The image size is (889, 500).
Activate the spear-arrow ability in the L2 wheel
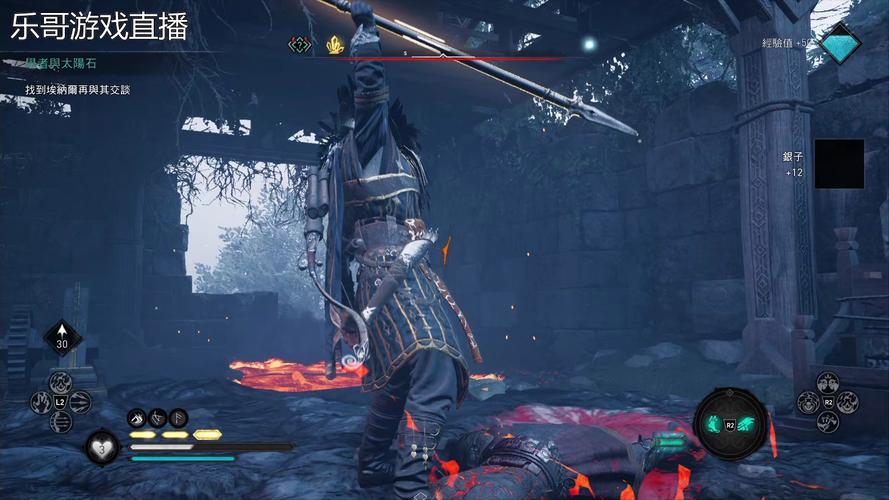pyautogui.click(x=82, y=402)
